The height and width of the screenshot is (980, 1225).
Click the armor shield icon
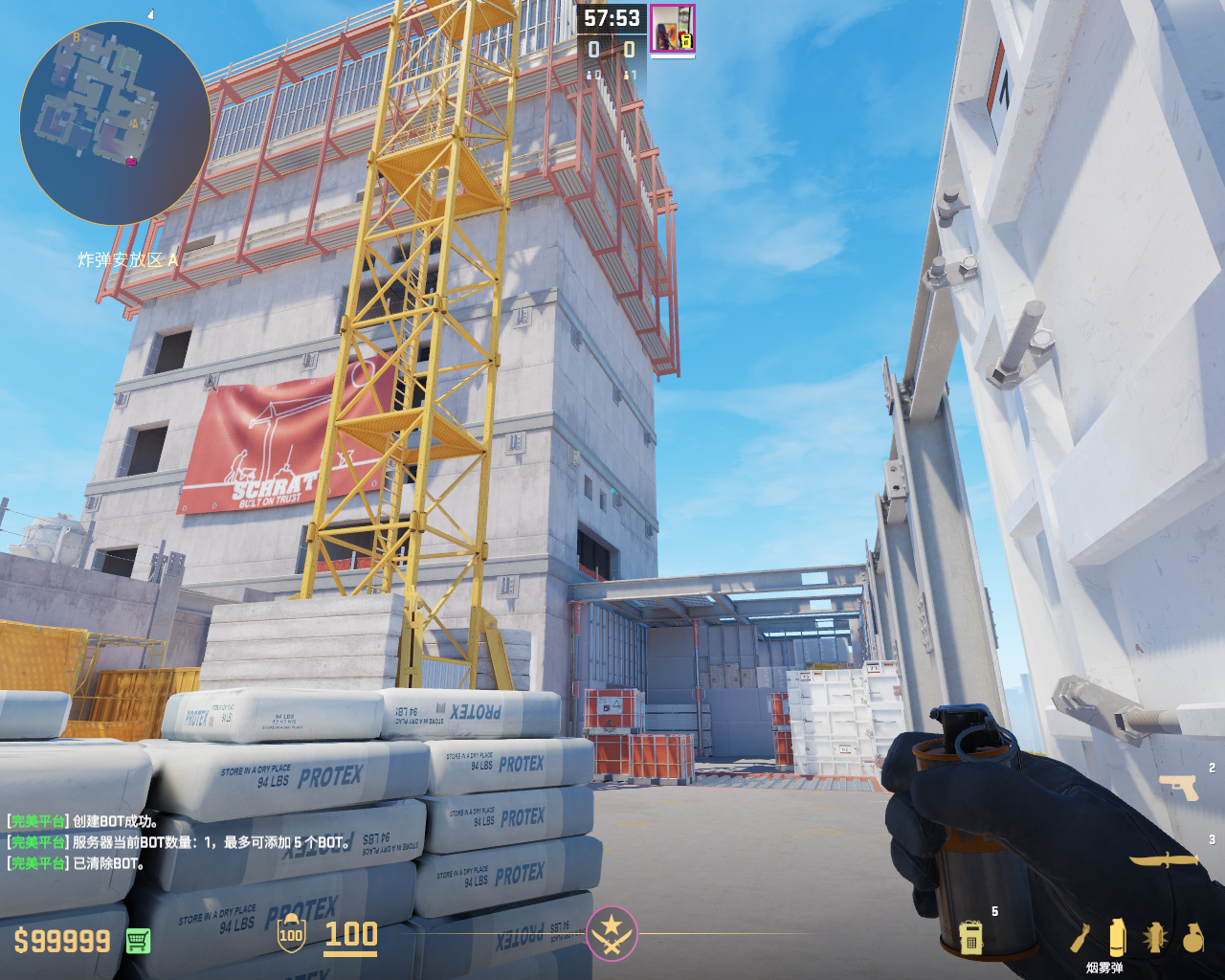coord(290,935)
